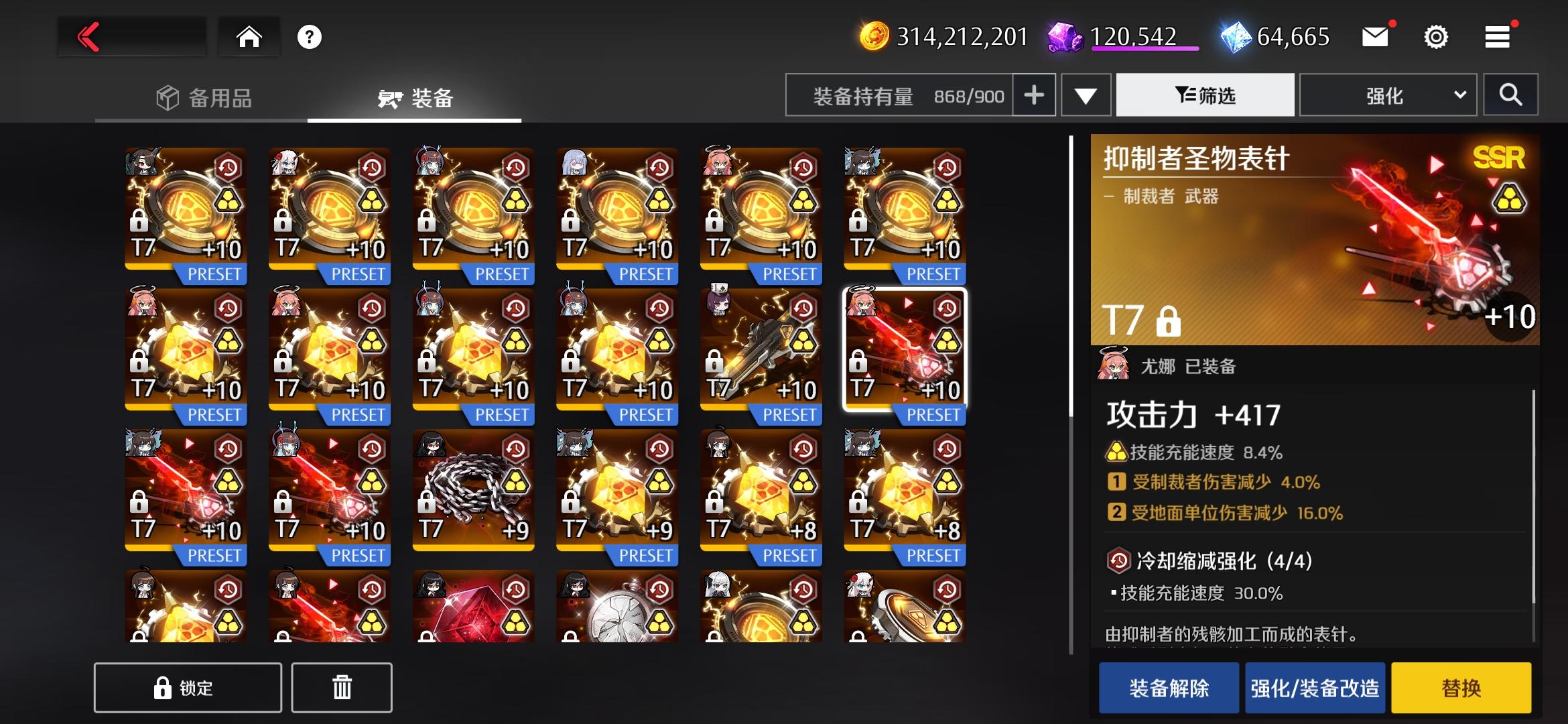Expand the 强化 sorting dropdown

tap(1387, 95)
